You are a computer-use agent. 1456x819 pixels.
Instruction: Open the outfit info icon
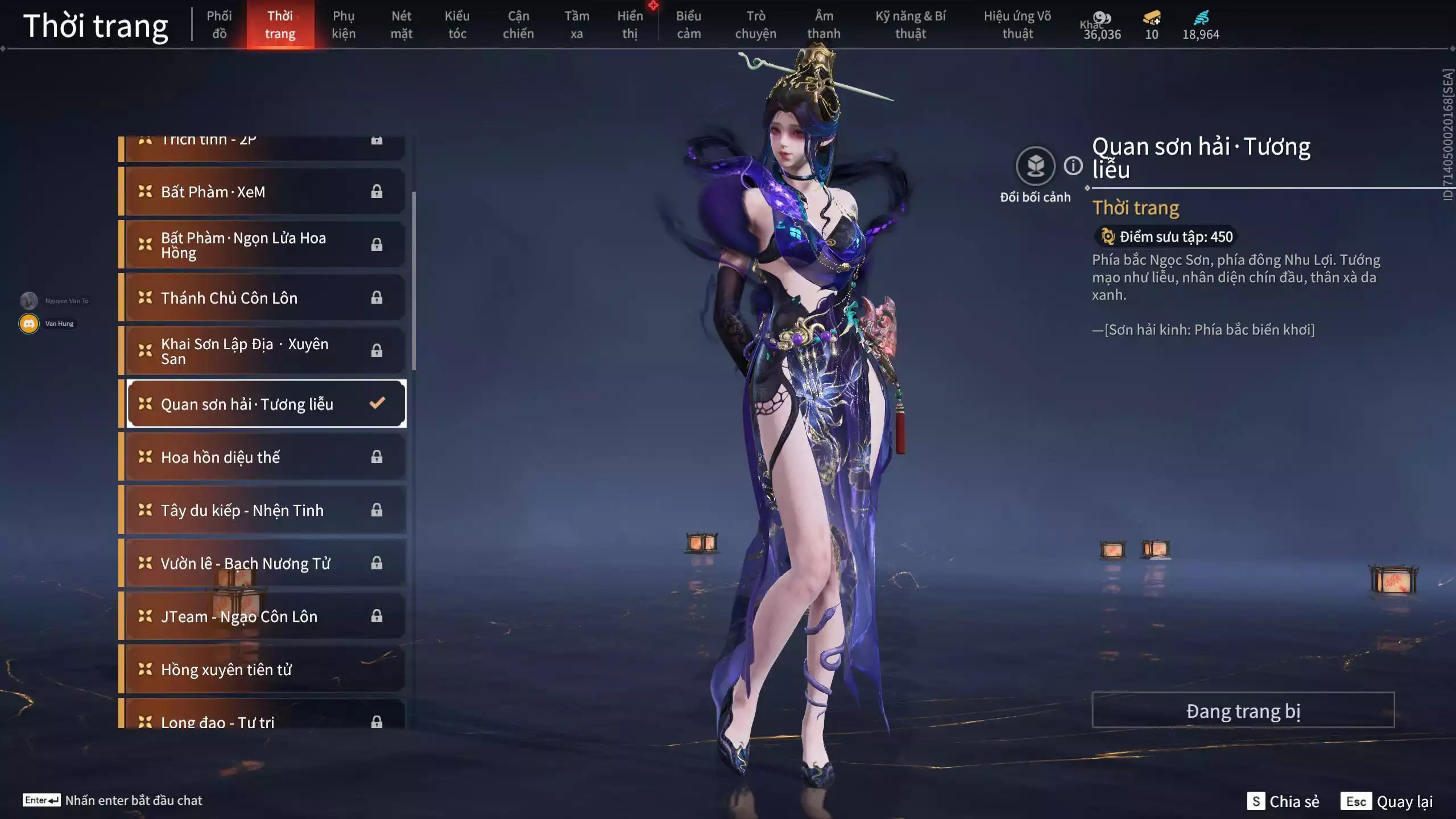1073,166
